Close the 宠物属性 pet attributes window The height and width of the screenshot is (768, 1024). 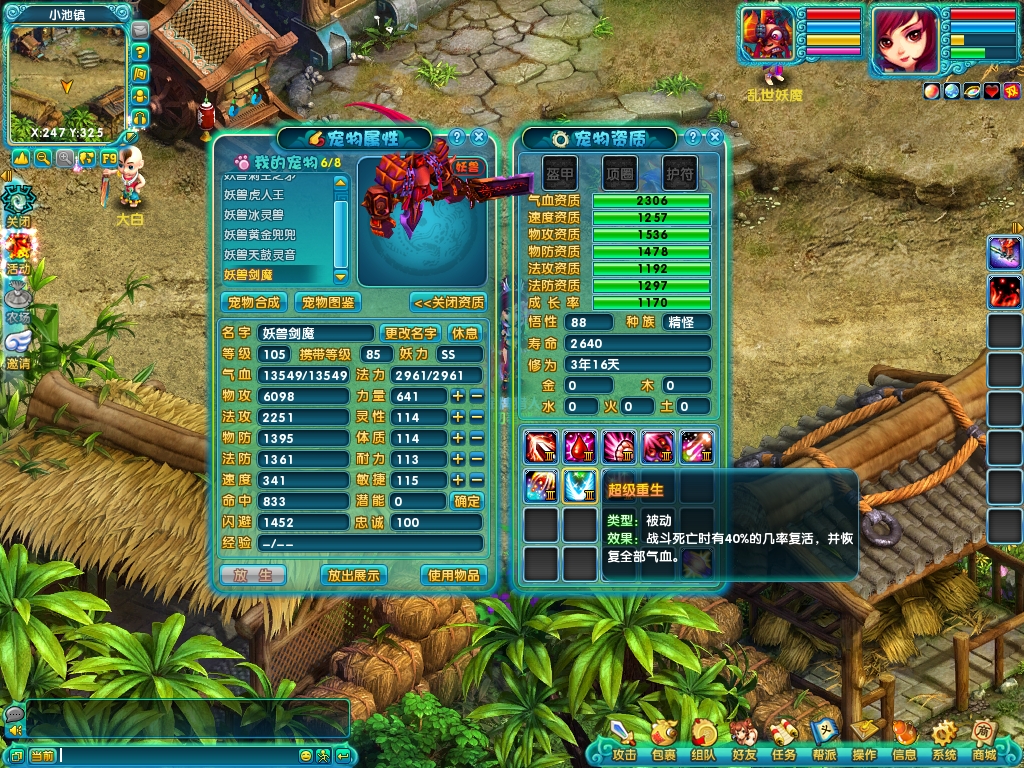pos(479,138)
